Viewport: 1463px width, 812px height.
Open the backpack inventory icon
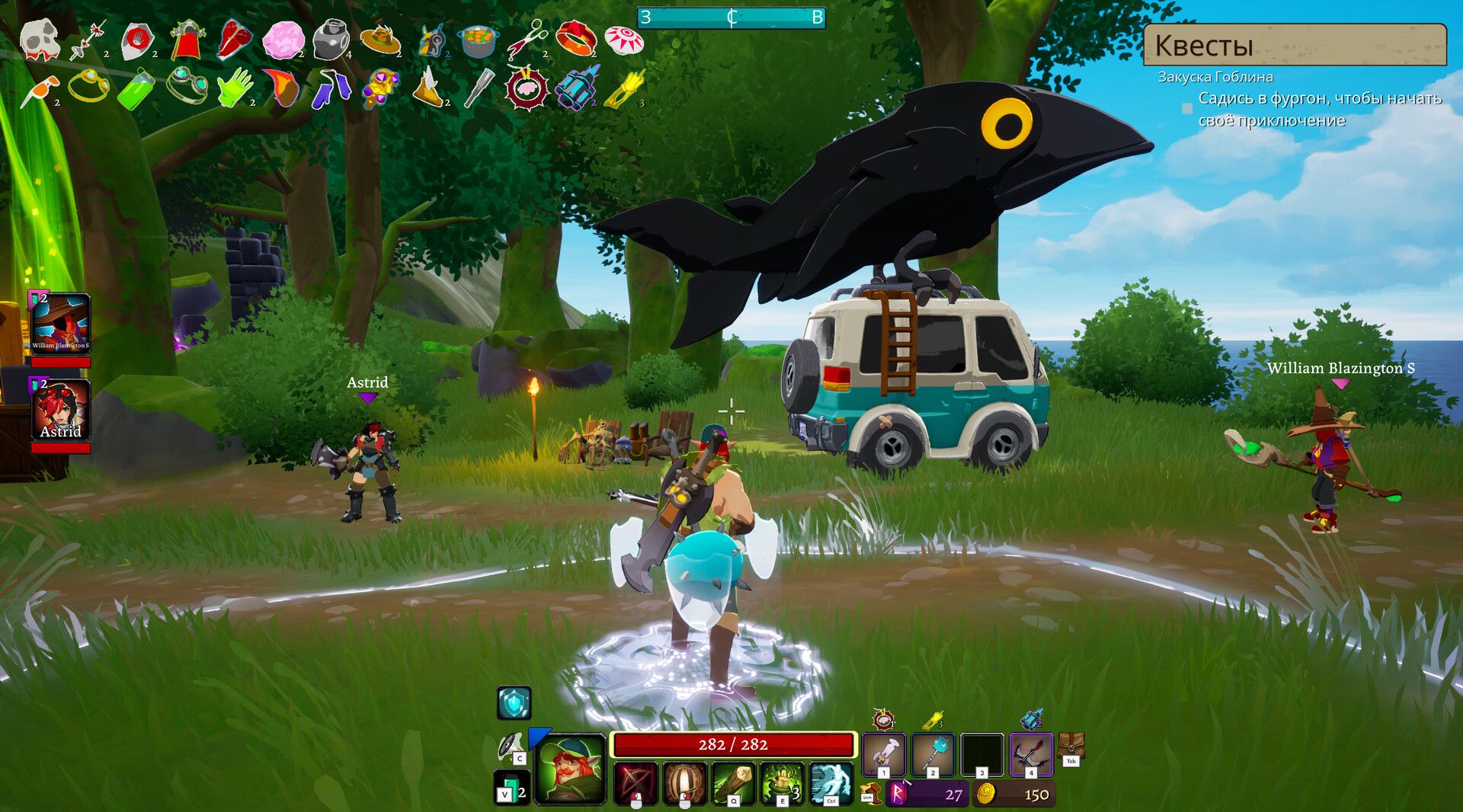coord(1071,746)
